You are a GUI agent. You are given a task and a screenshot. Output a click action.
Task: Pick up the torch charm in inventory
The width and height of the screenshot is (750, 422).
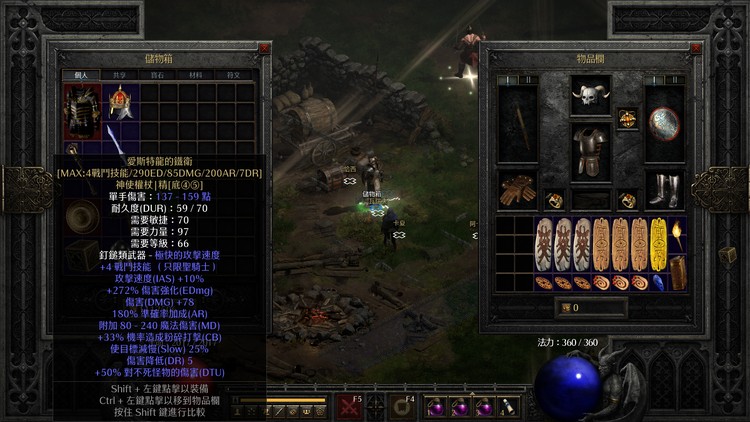click(675, 238)
